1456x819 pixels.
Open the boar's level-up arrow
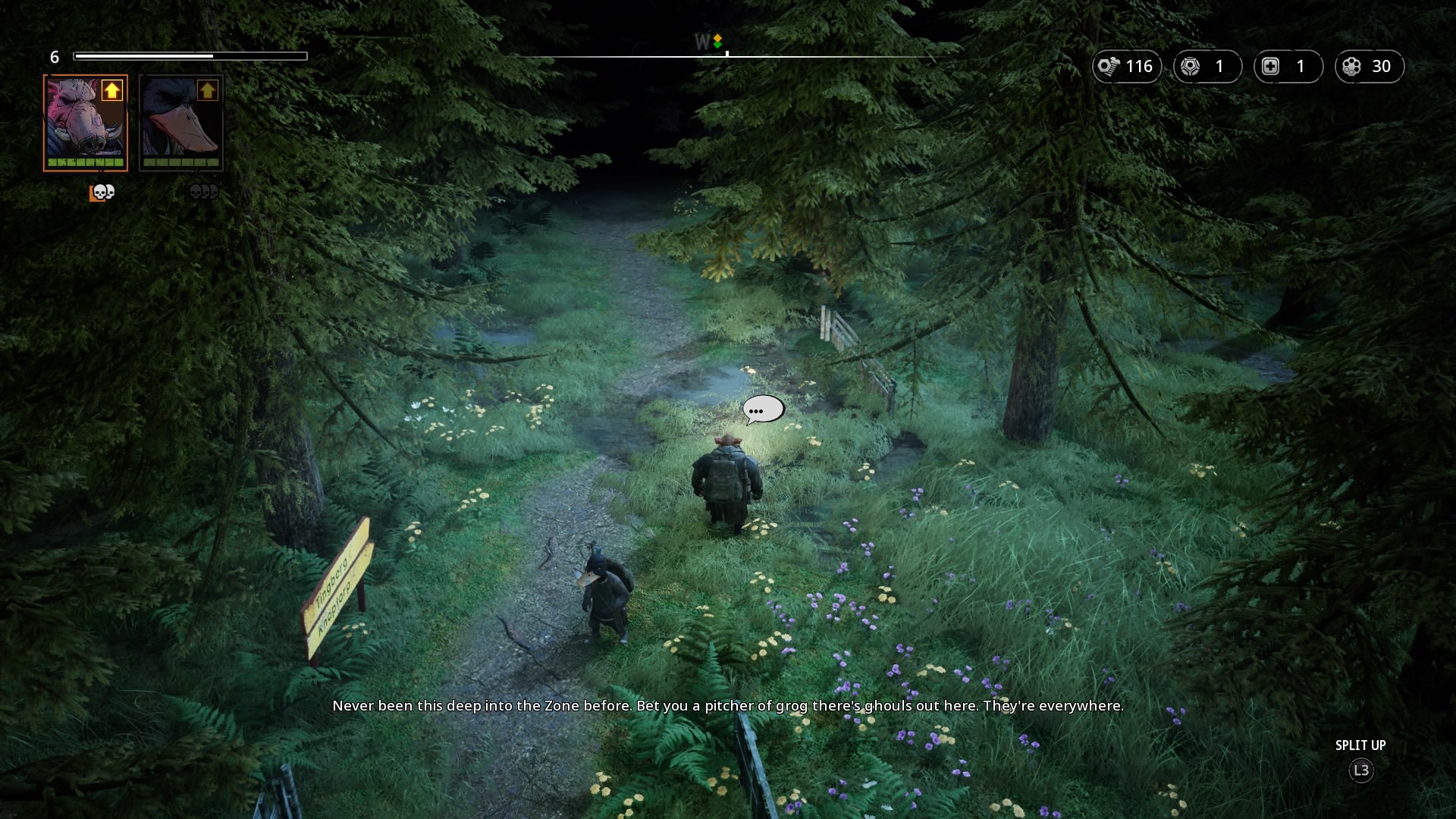pos(112,91)
